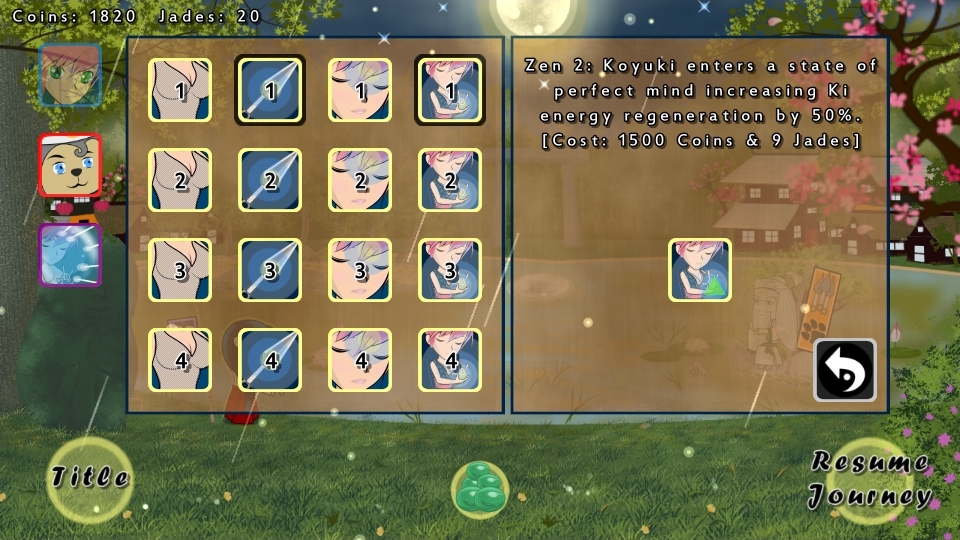Pick the level 3 Zen meditation skill
This screenshot has width=960, height=540.
pyautogui.click(x=450, y=270)
